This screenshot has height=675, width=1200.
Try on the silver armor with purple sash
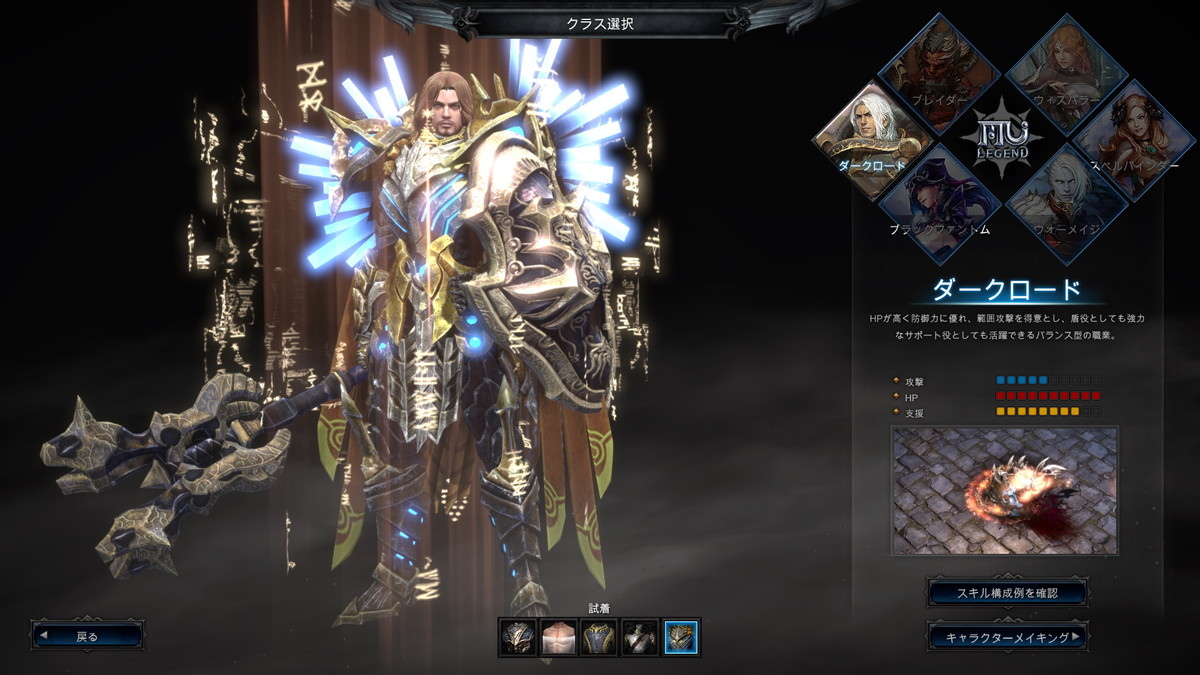point(641,637)
